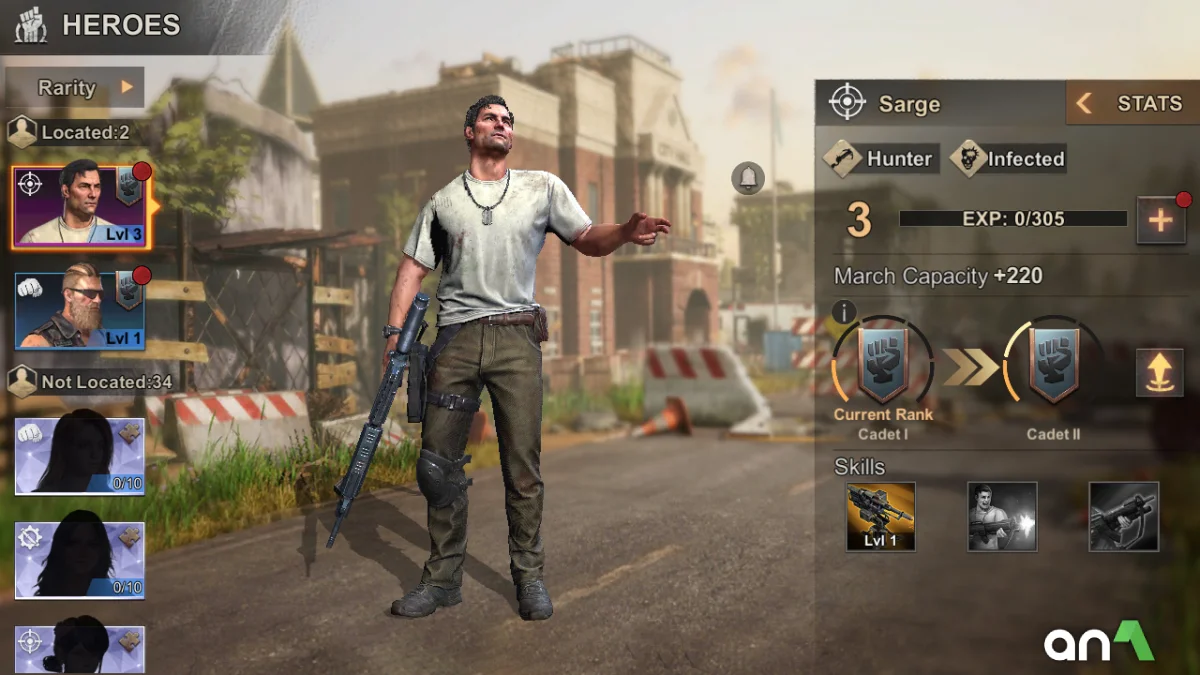
Task: Open the STATS panel
Action: pos(1132,104)
